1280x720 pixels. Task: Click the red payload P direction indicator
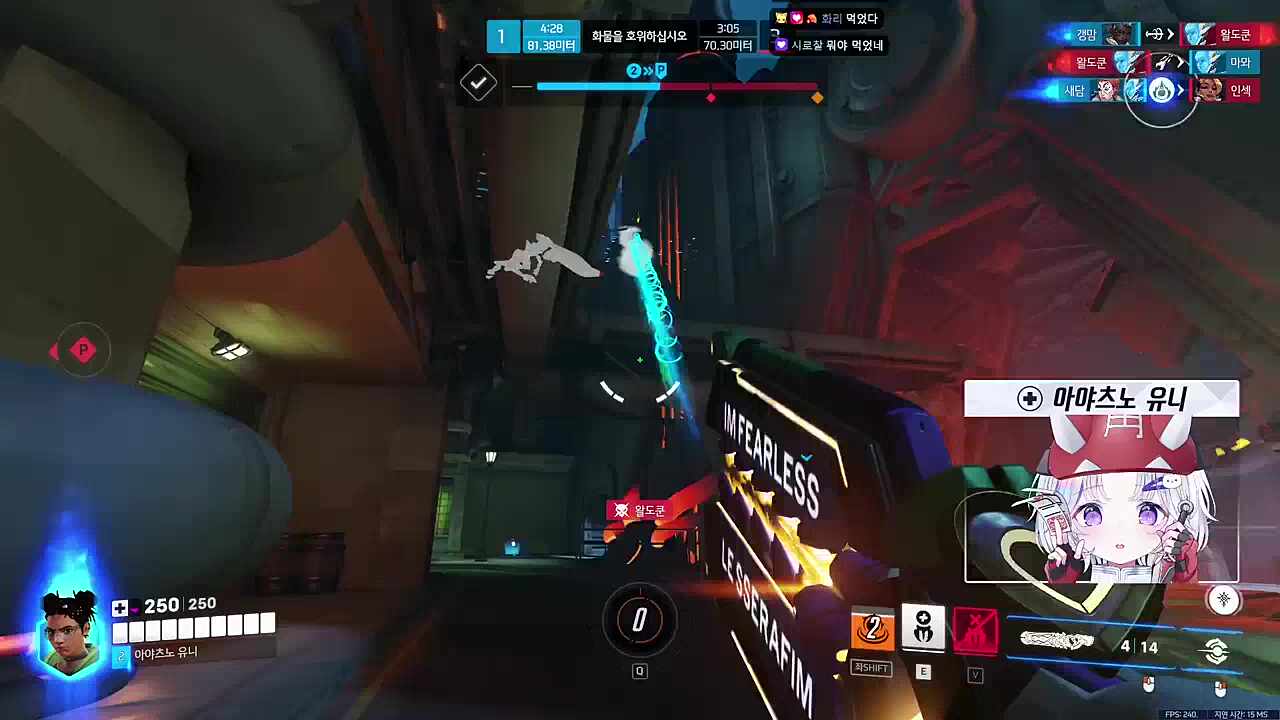82,350
